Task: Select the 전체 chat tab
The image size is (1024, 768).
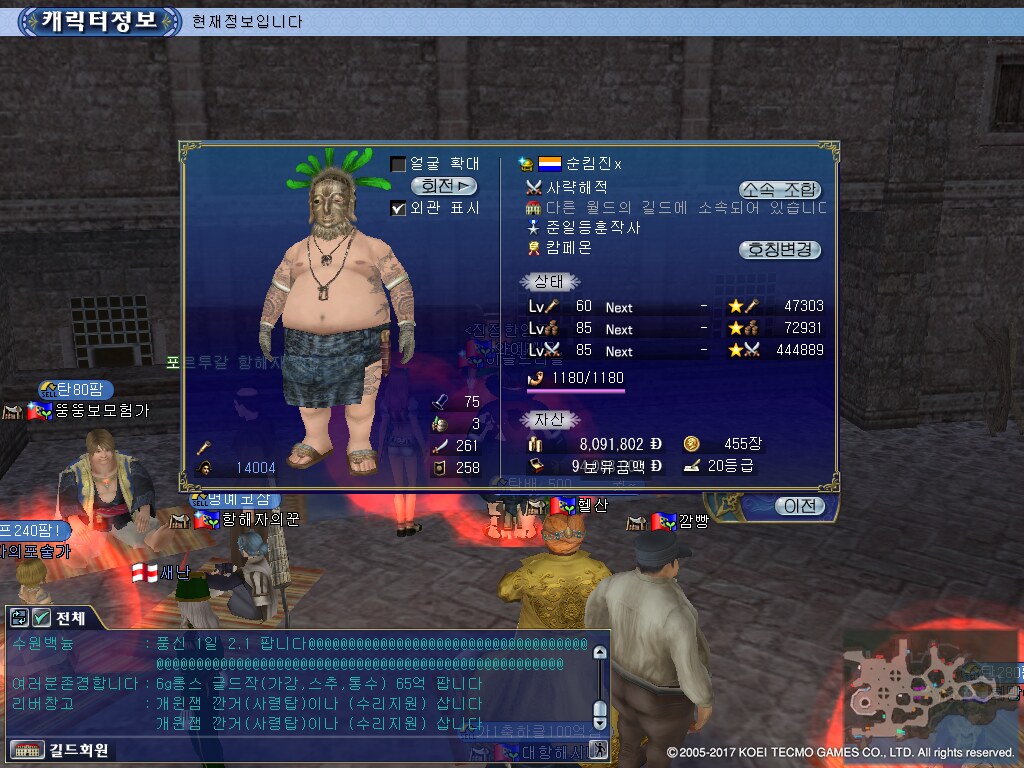Action: (71, 618)
